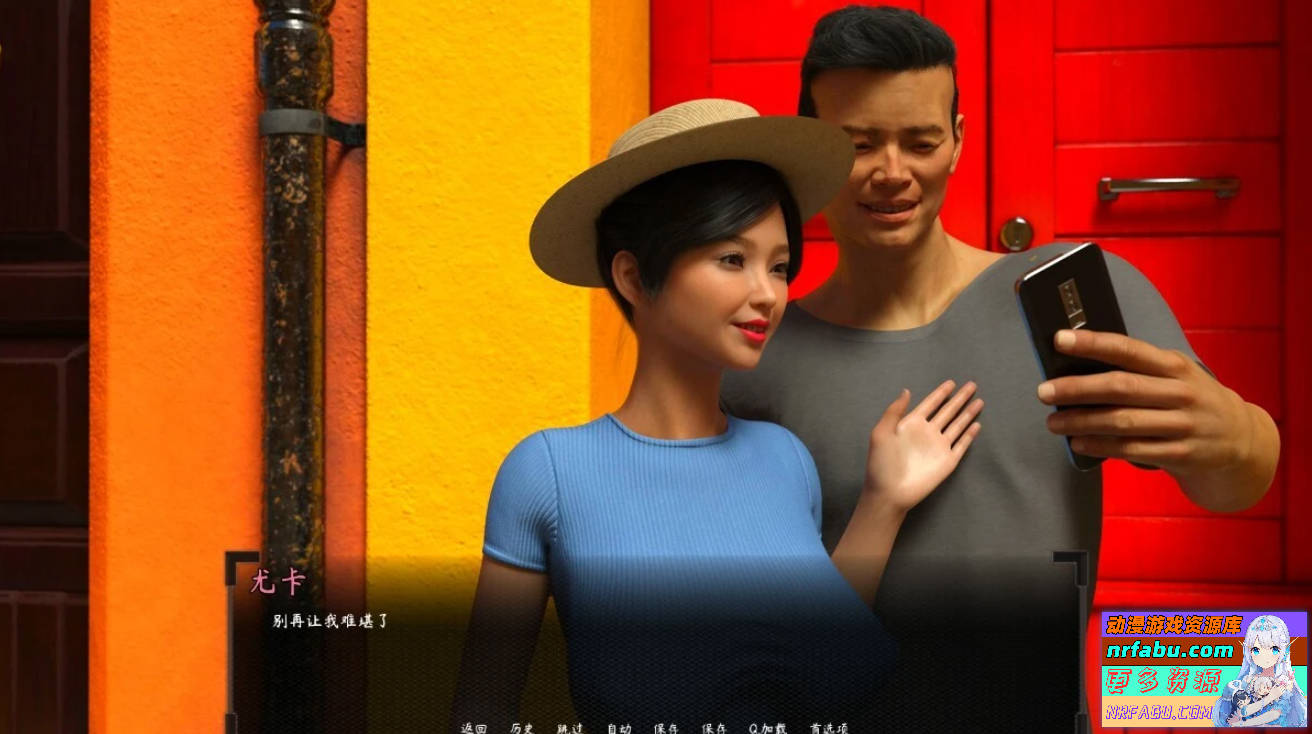1312x734 pixels.
Task: Toggle 自动 auto-advance mode
Action: tap(618, 728)
